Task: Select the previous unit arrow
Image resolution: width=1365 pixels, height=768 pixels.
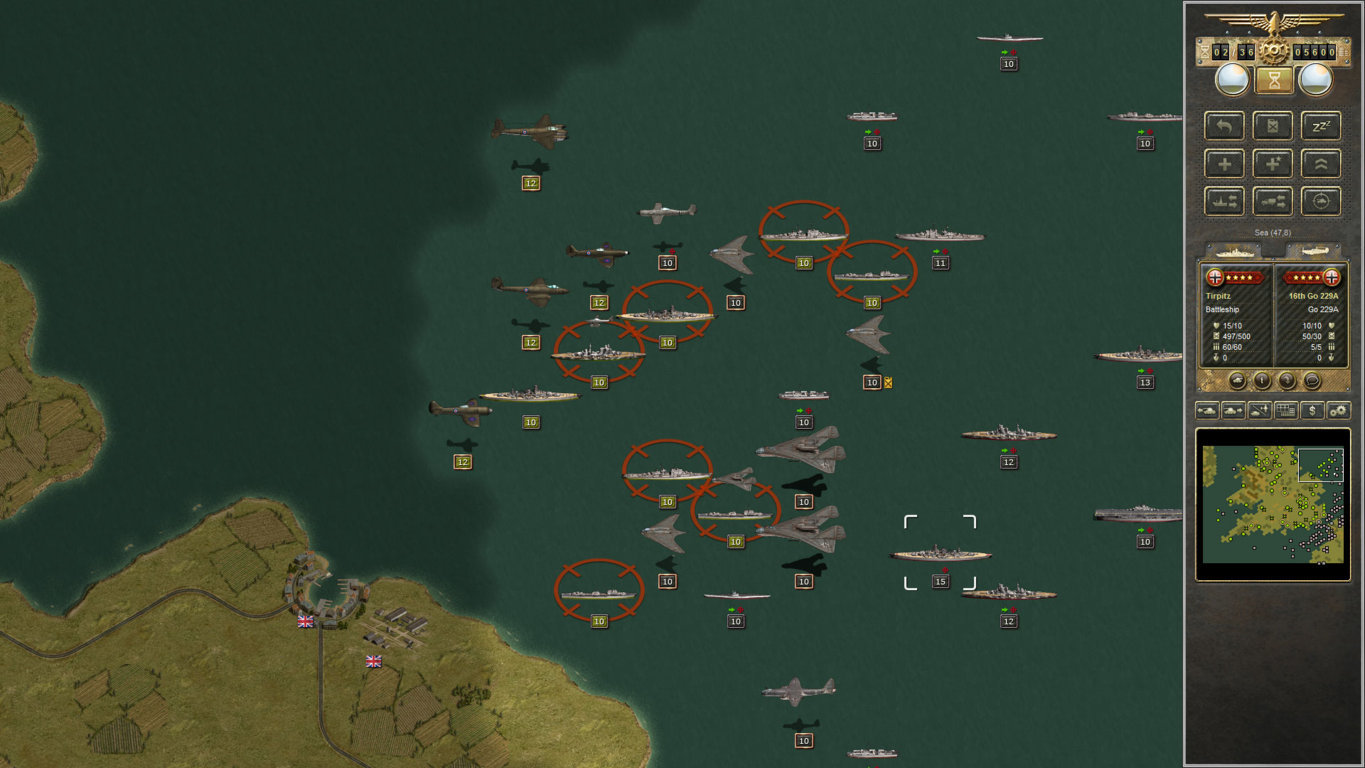Action: point(1208,411)
